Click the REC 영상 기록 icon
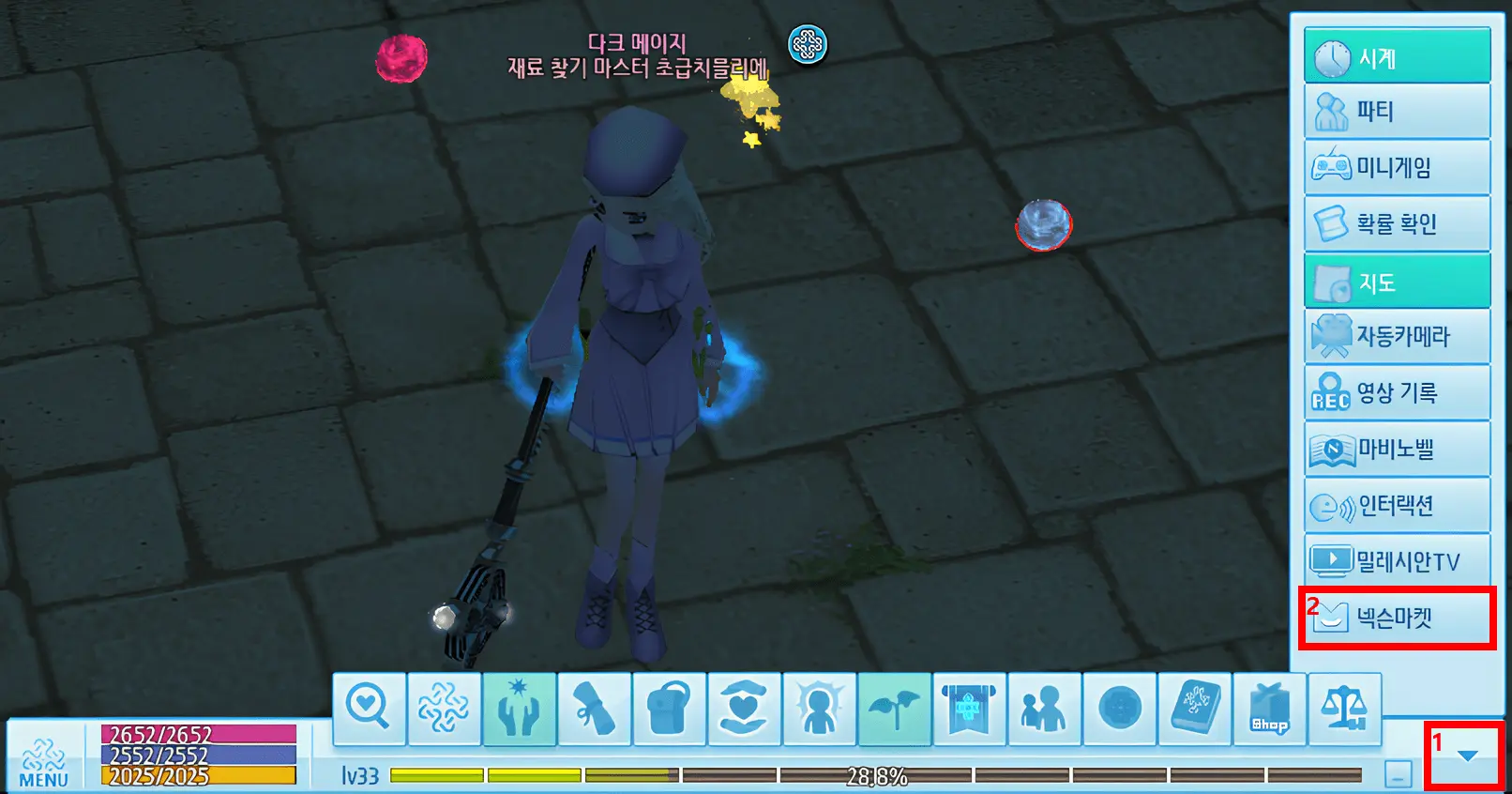1512x794 pixels. (1397, 392)
